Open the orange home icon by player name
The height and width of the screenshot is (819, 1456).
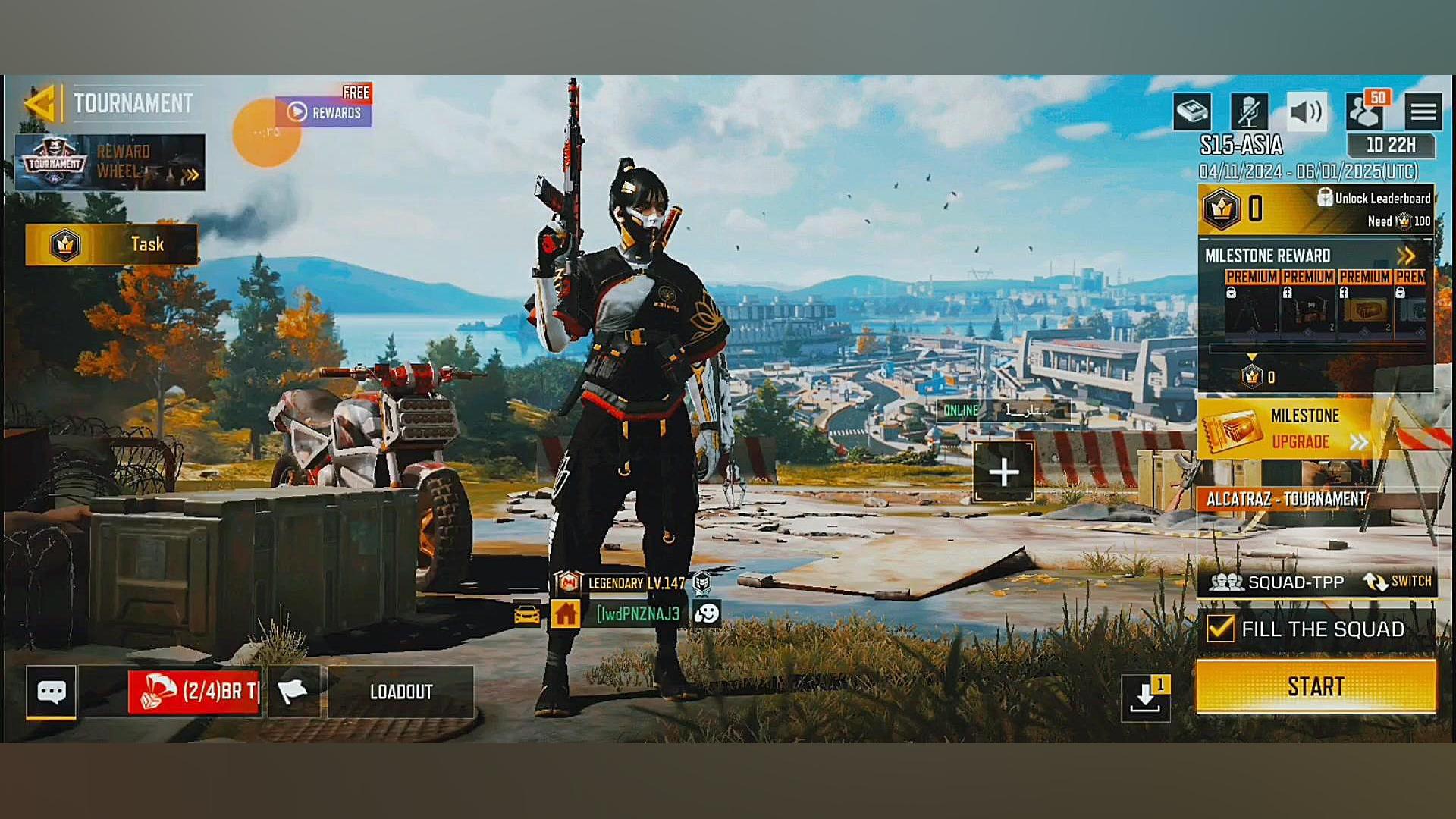[x=565, y=613]
